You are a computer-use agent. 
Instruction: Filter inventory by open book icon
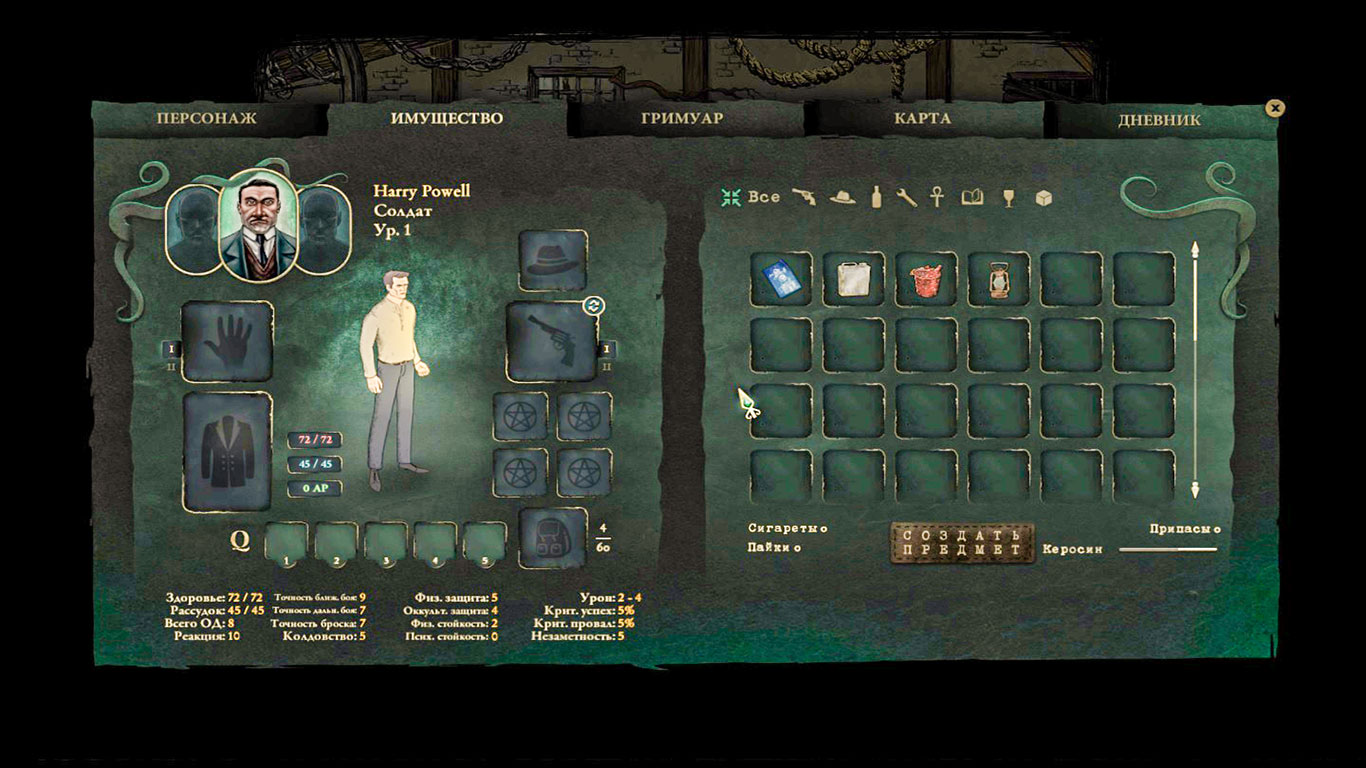[x=972, y=197]
